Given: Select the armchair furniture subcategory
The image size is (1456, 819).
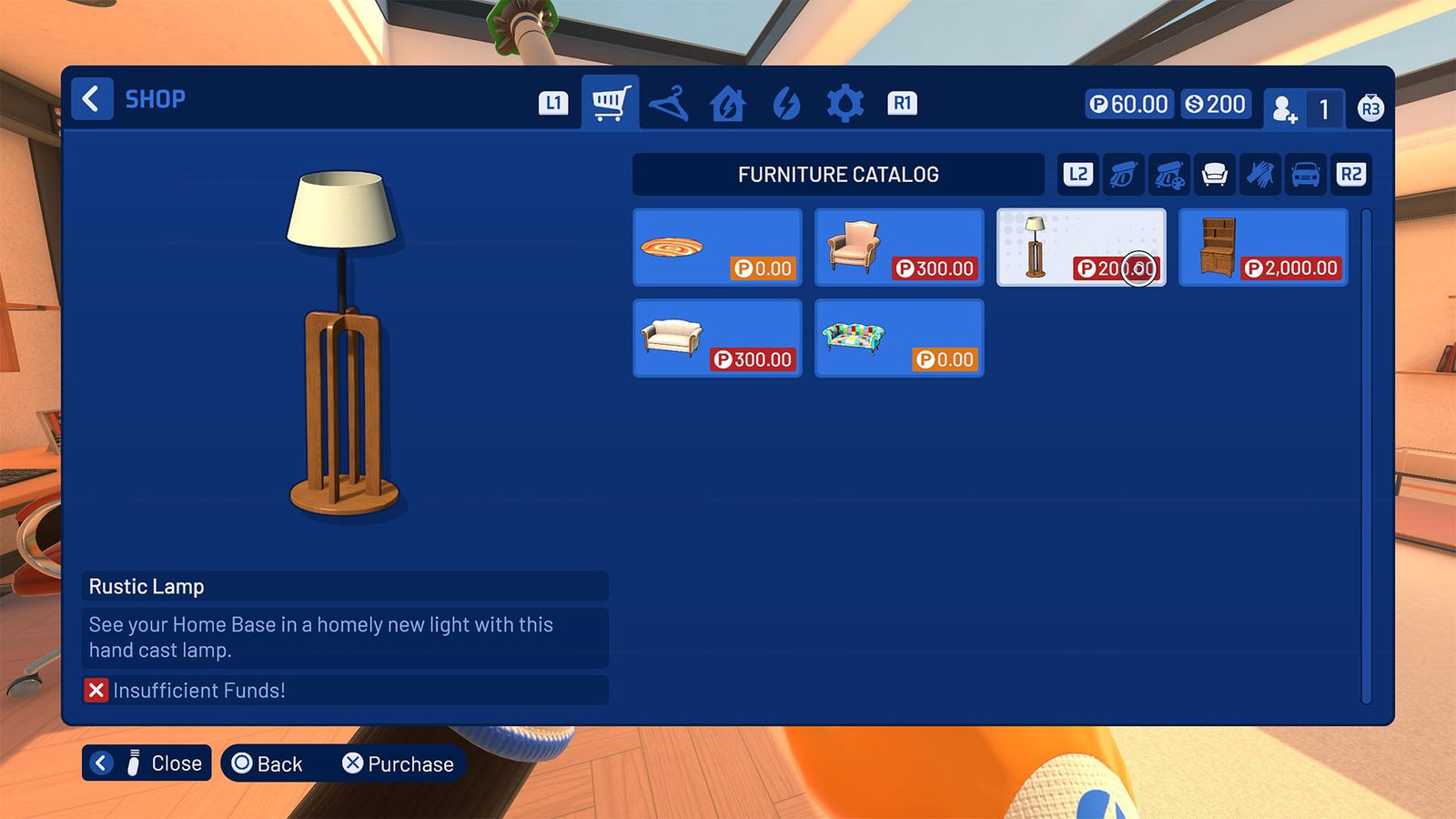Looking at the screenshot, I should pos(1215,174).
